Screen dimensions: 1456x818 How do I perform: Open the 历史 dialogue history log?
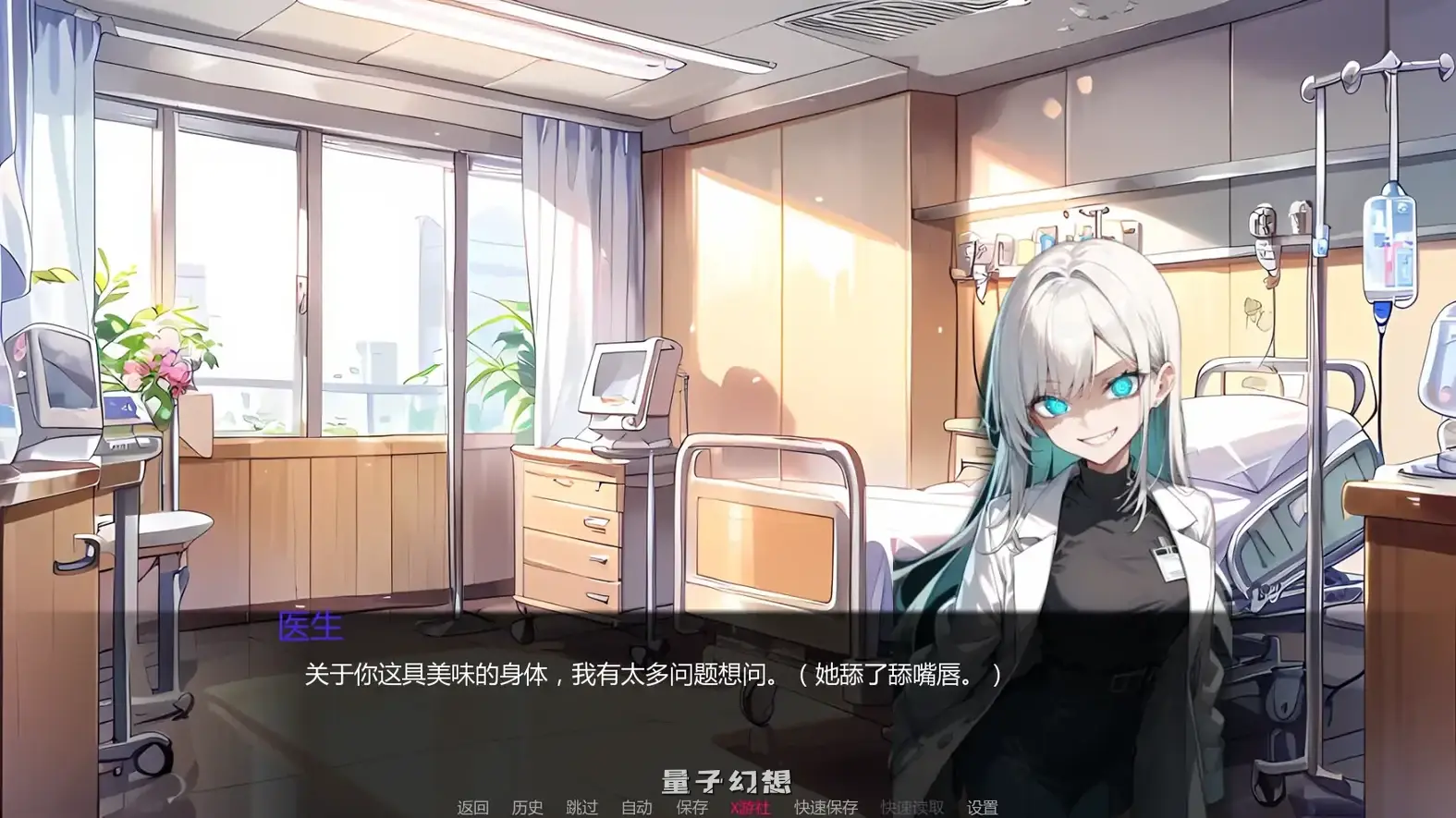pos(527,807)
